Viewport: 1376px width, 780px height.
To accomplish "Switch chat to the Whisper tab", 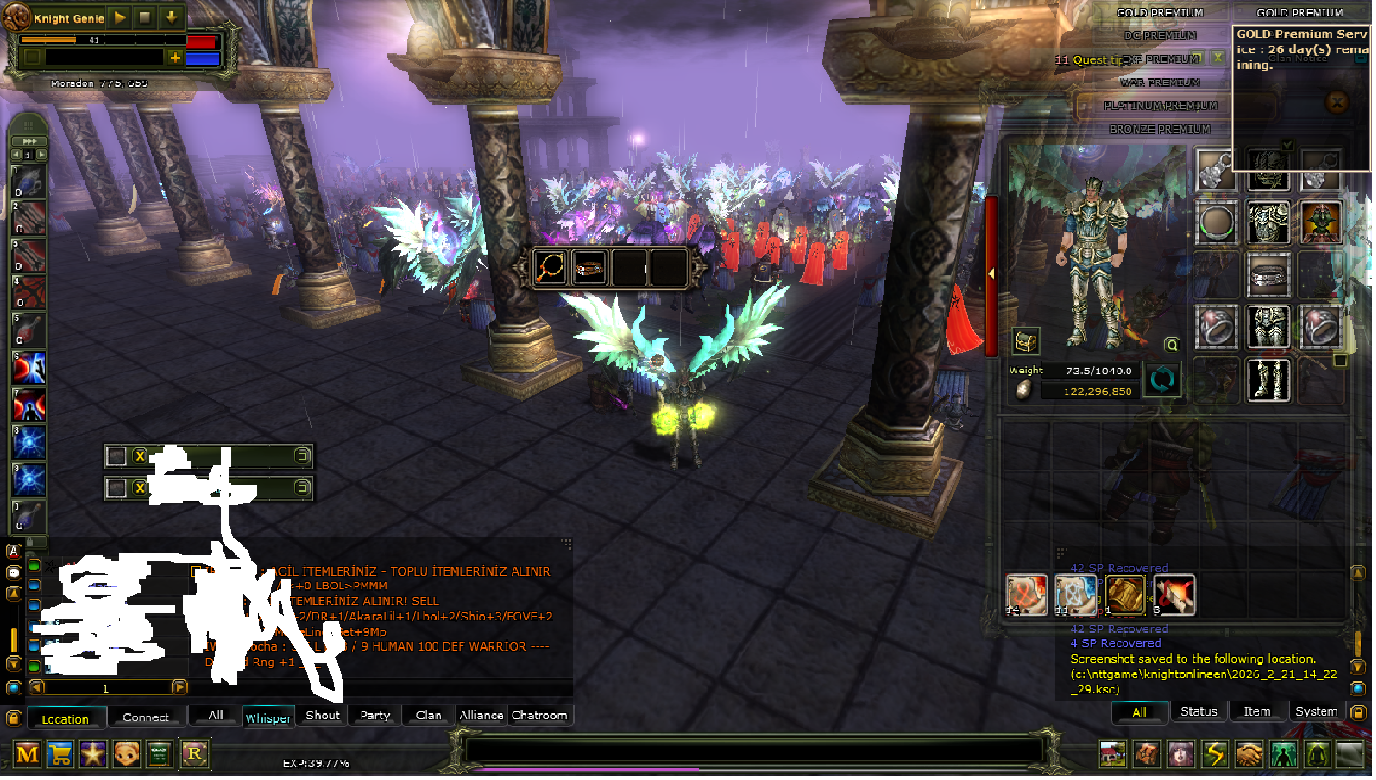I will tap(268, 716).
